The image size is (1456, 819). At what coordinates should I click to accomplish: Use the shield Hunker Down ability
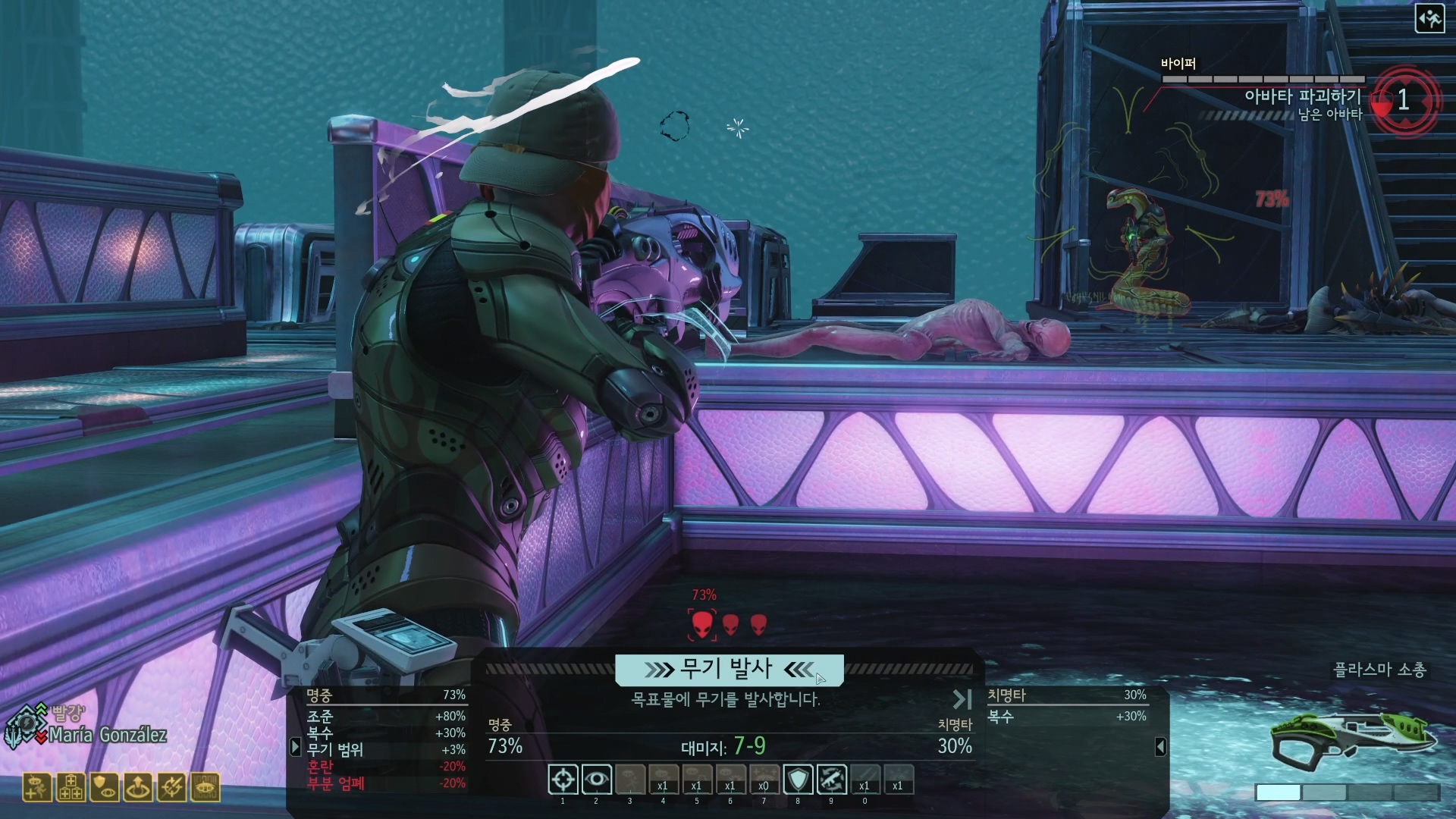[798, 780]
